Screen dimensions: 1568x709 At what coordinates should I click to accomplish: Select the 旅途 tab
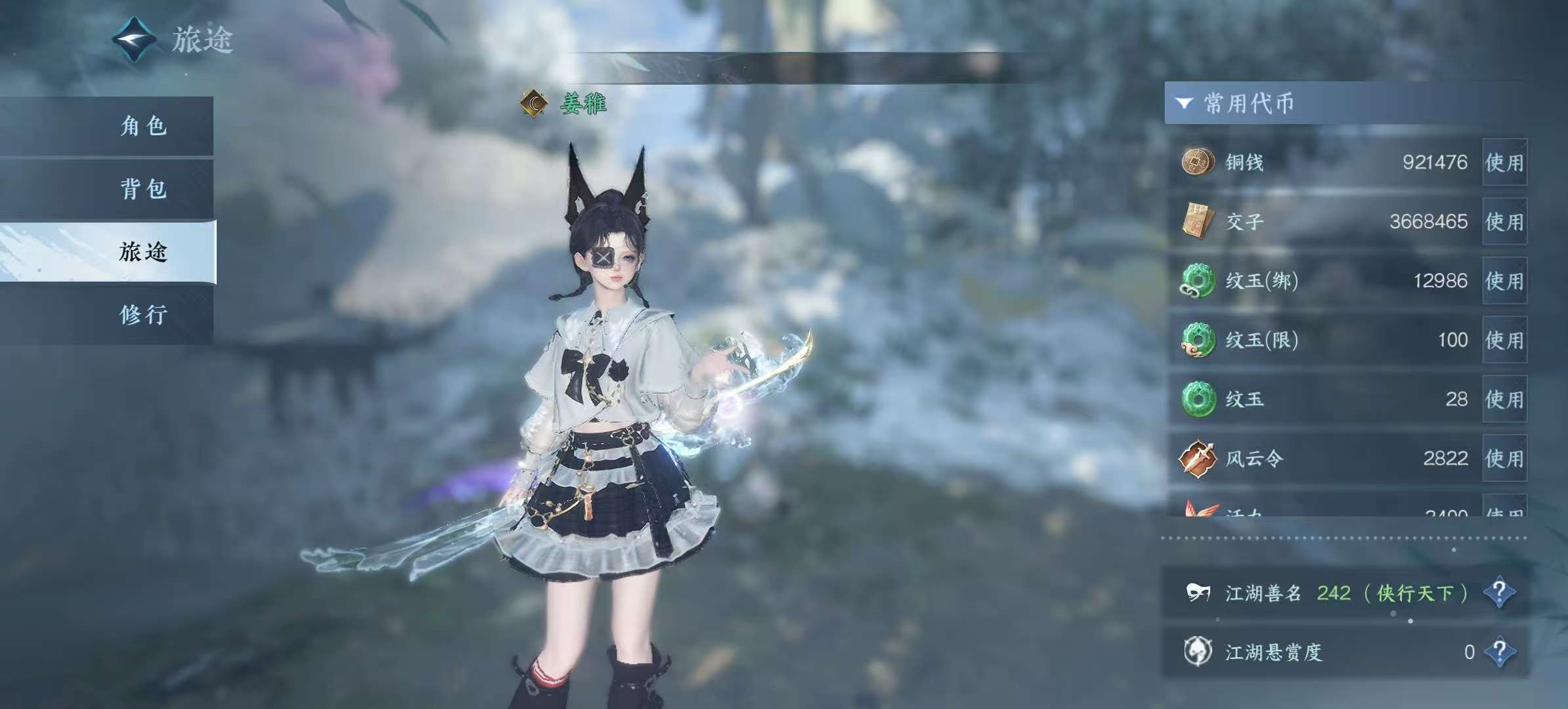pos(143,252)
